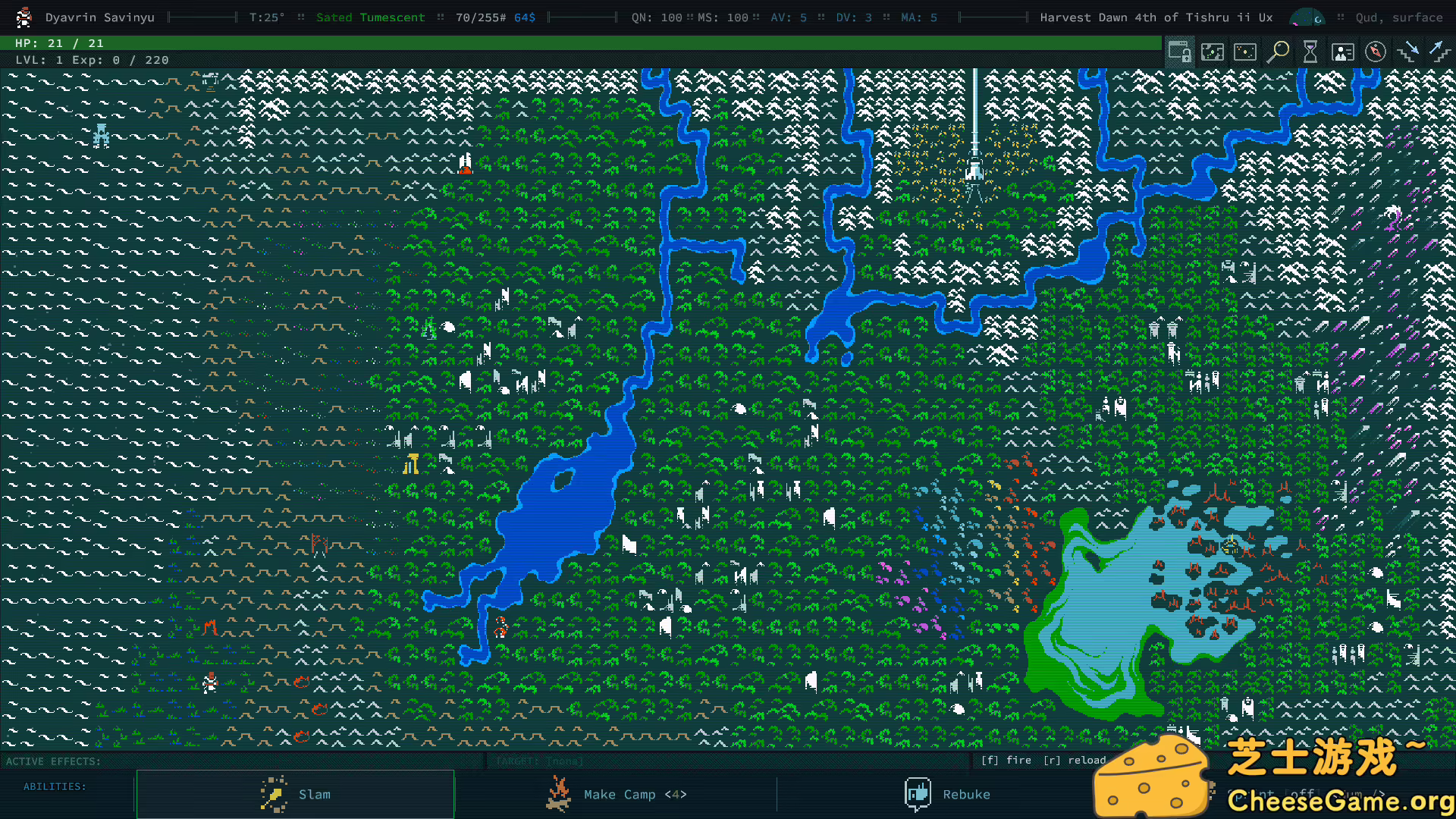Activate the Make Camp <4> ability
The width and height of the screenshot is (1456, 819).
pyautogui.click(x=635, y=794)
